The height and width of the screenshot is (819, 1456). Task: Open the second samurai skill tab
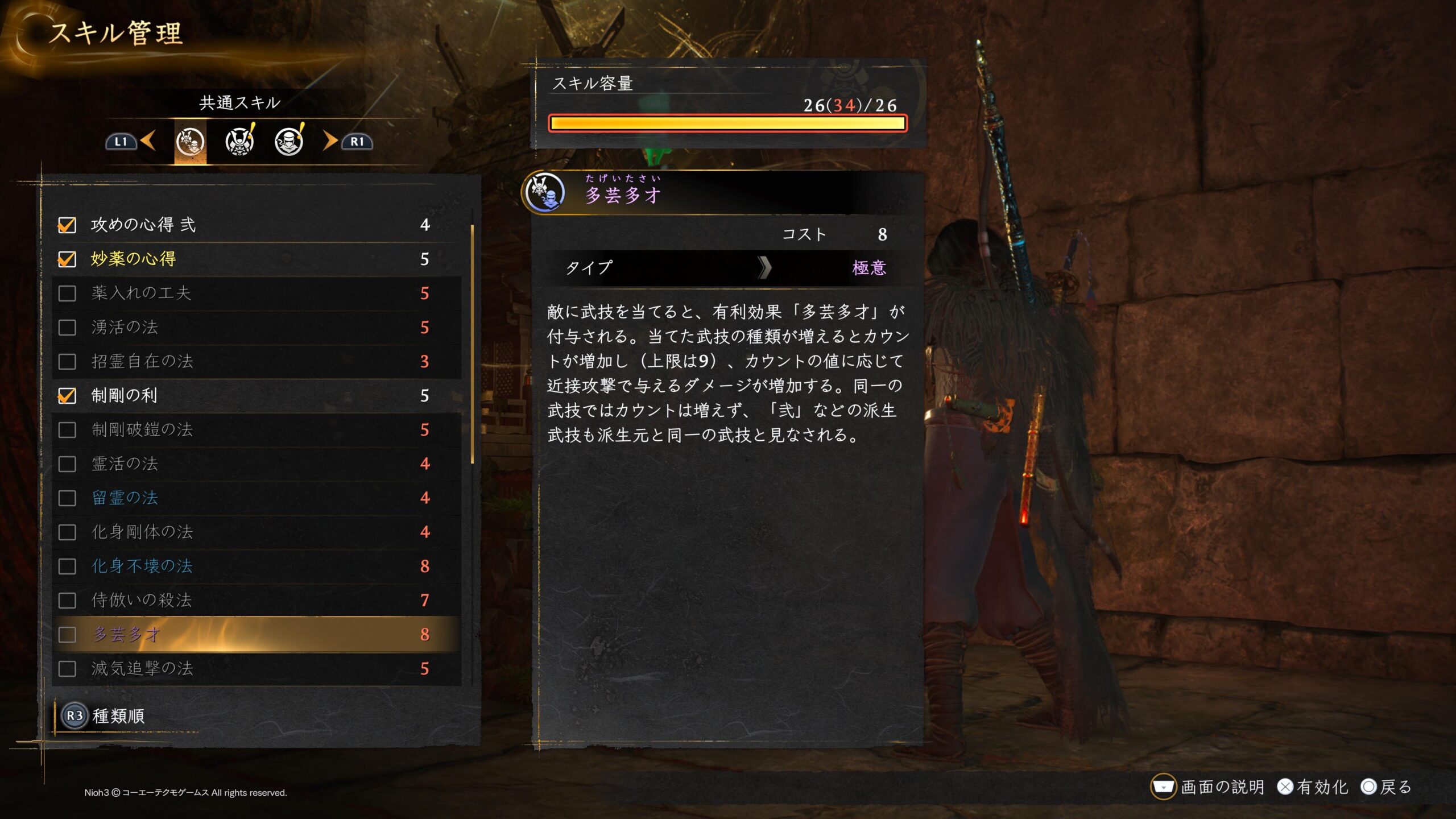[x=240, y=142]
